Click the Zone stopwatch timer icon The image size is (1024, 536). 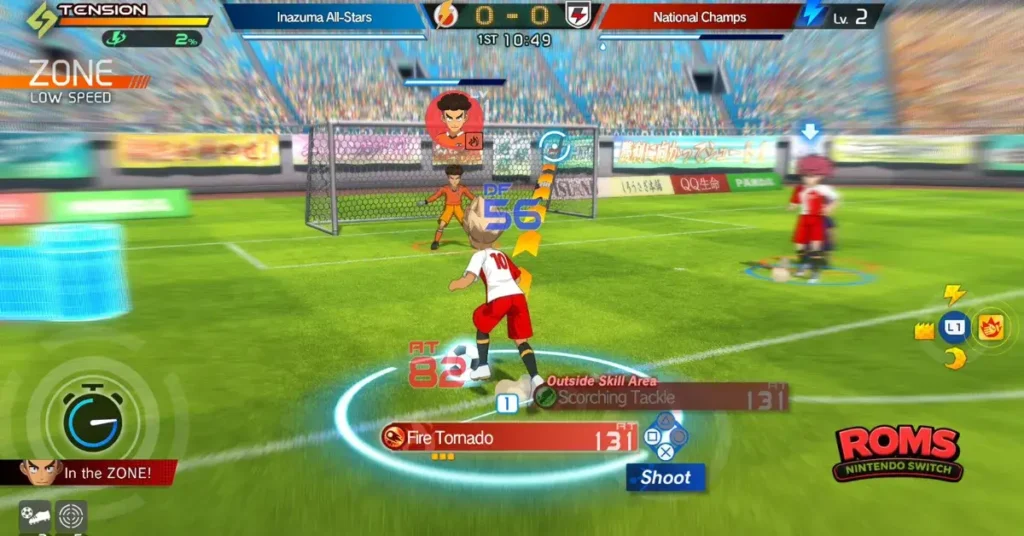coord(93,418)
